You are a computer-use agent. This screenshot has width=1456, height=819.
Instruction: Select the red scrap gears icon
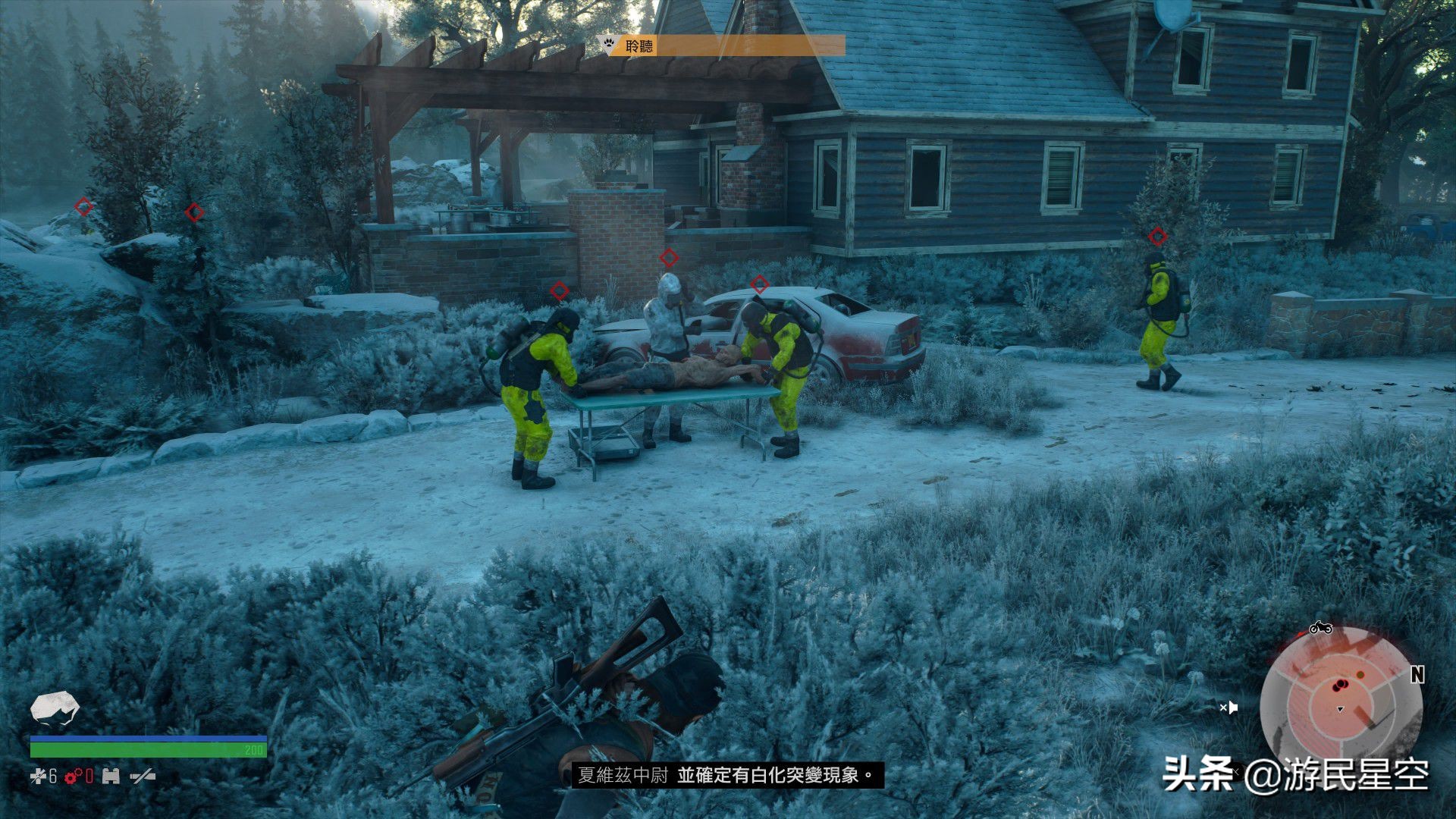[x=74, y=776]
